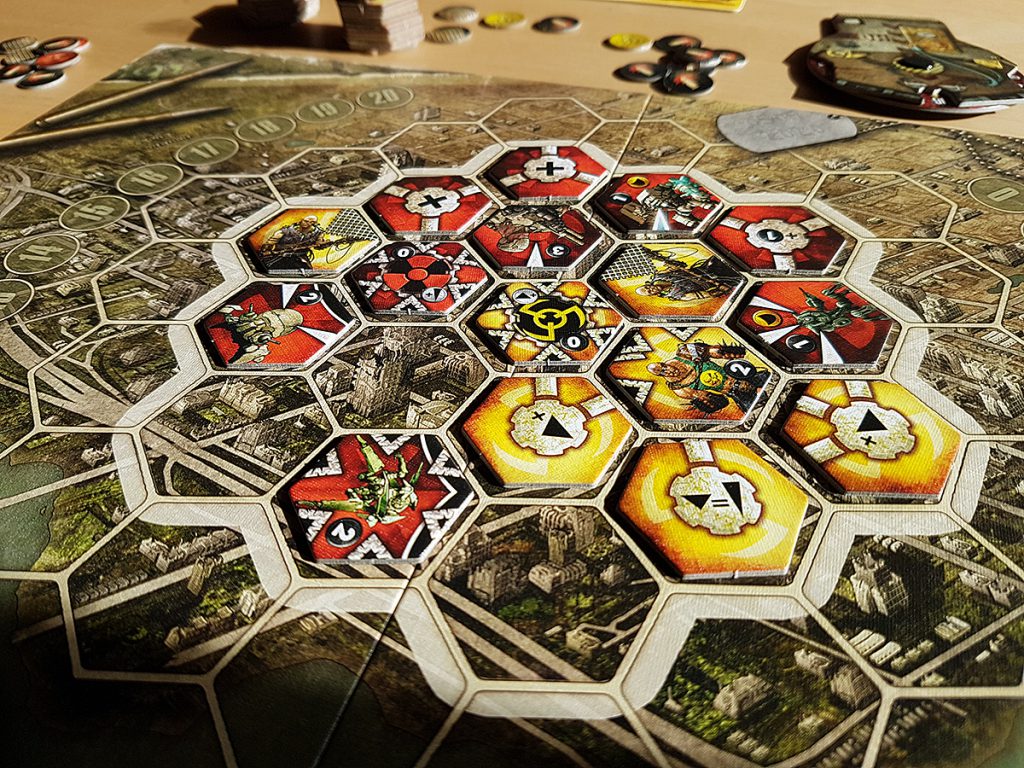This screenshot has width=1024, height=768.
Task: Choose the red tile with the green soldier
Action: click(x=817, y=322)
